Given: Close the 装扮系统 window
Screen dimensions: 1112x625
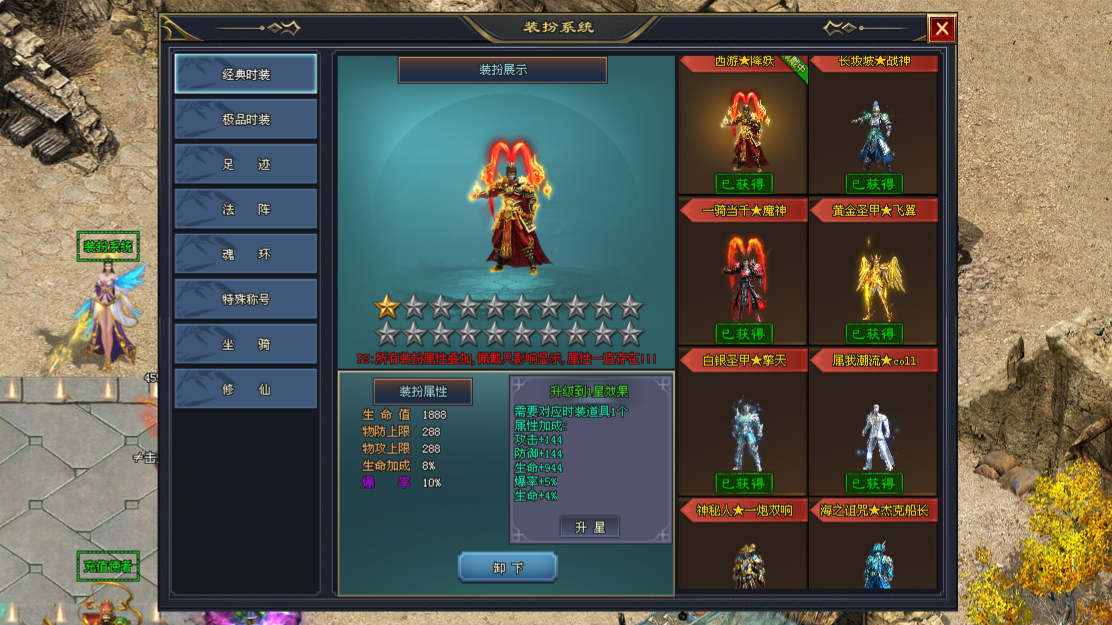Looking at the screenshot, I should point(941,29).
